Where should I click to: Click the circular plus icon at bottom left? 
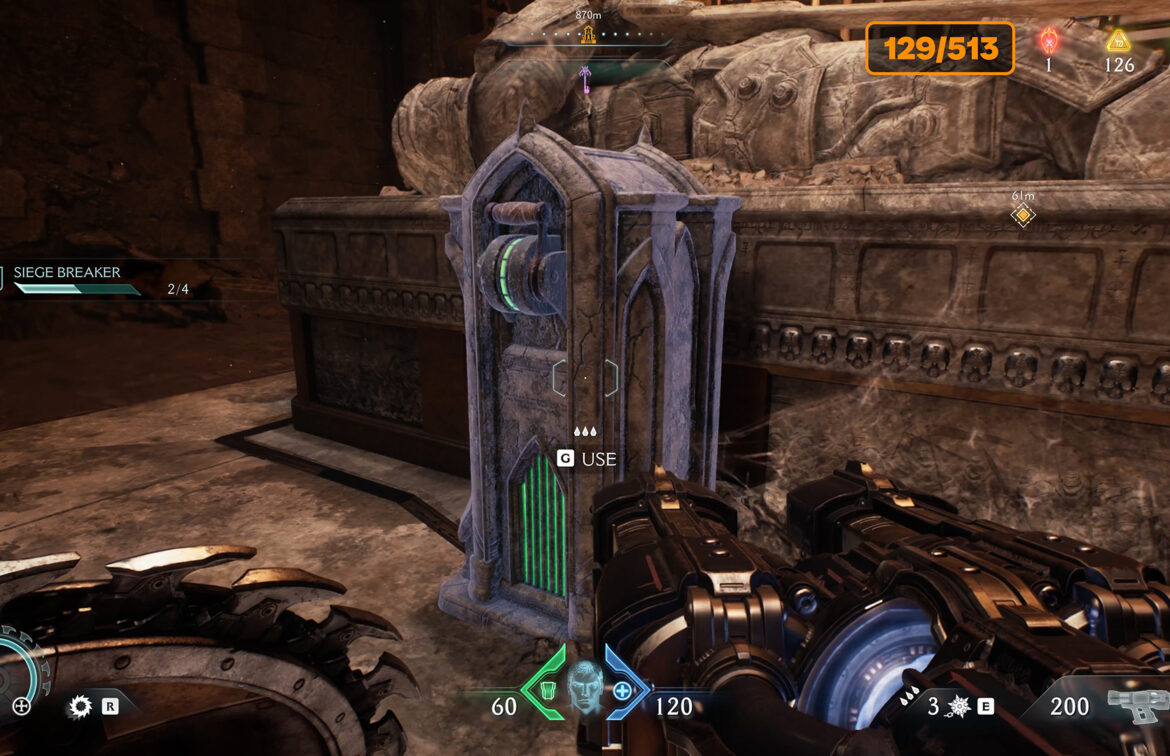pyautogui.click(x=21, y=706)
